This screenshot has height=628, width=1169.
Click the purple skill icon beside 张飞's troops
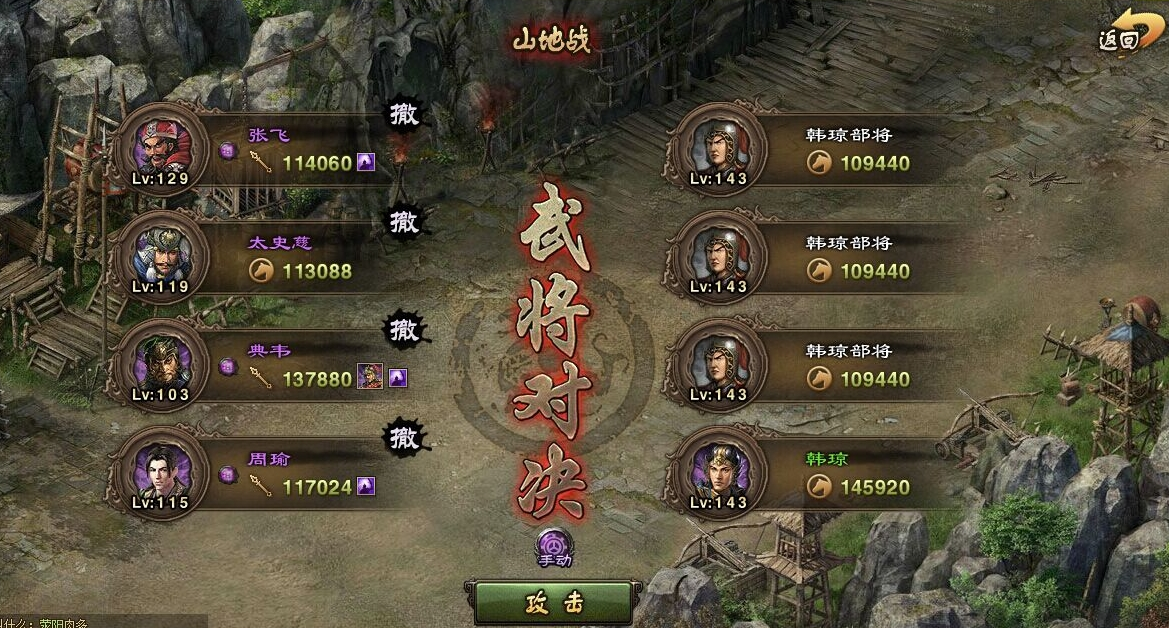(x=366, y=162)
